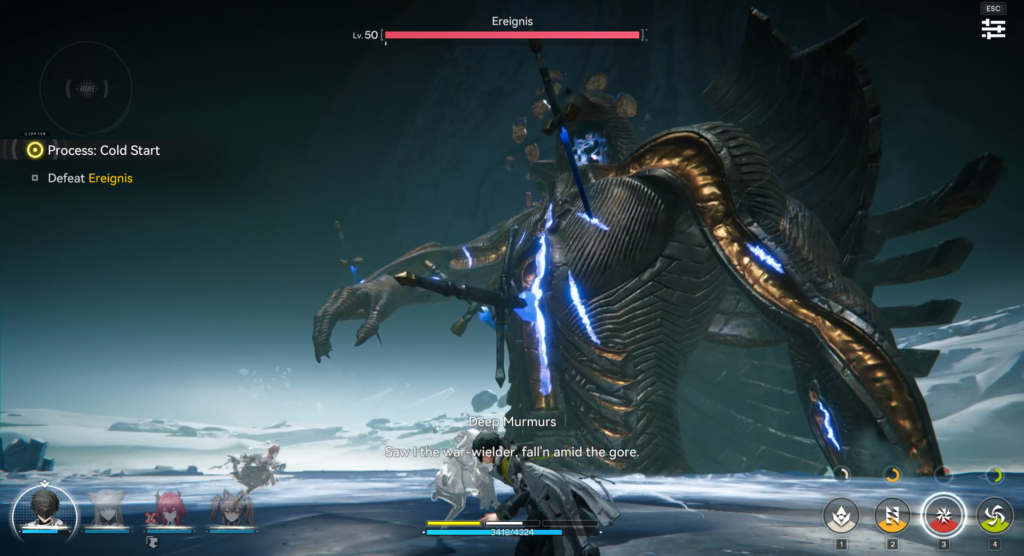The height and width of the screenshot is (556, 1024).
Task: Click the circular minimap radar
Action: (85, 88)
